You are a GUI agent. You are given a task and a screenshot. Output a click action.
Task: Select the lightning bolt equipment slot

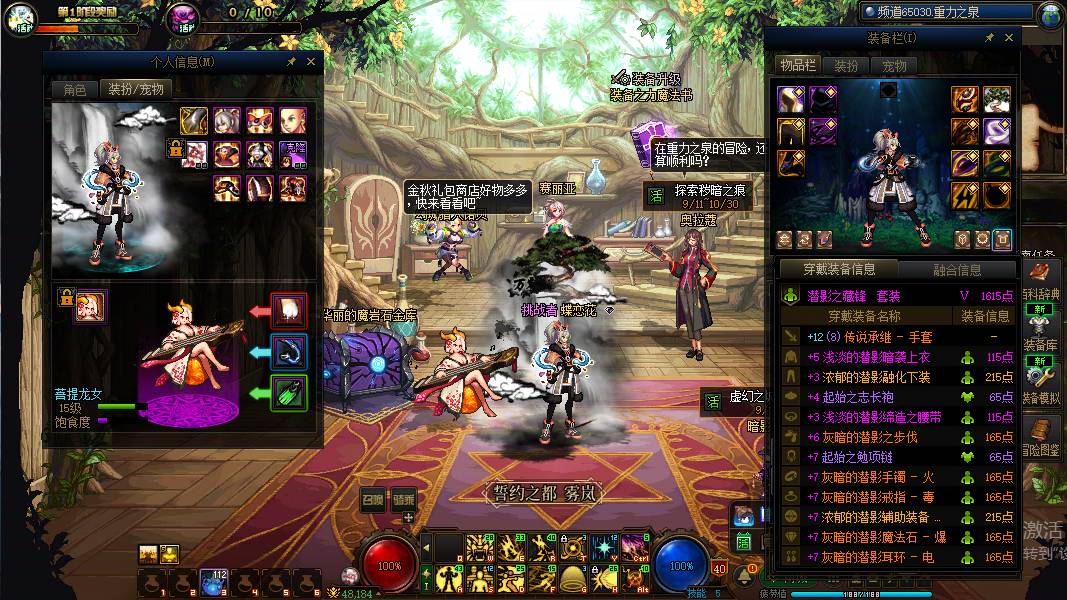(965, 193)
